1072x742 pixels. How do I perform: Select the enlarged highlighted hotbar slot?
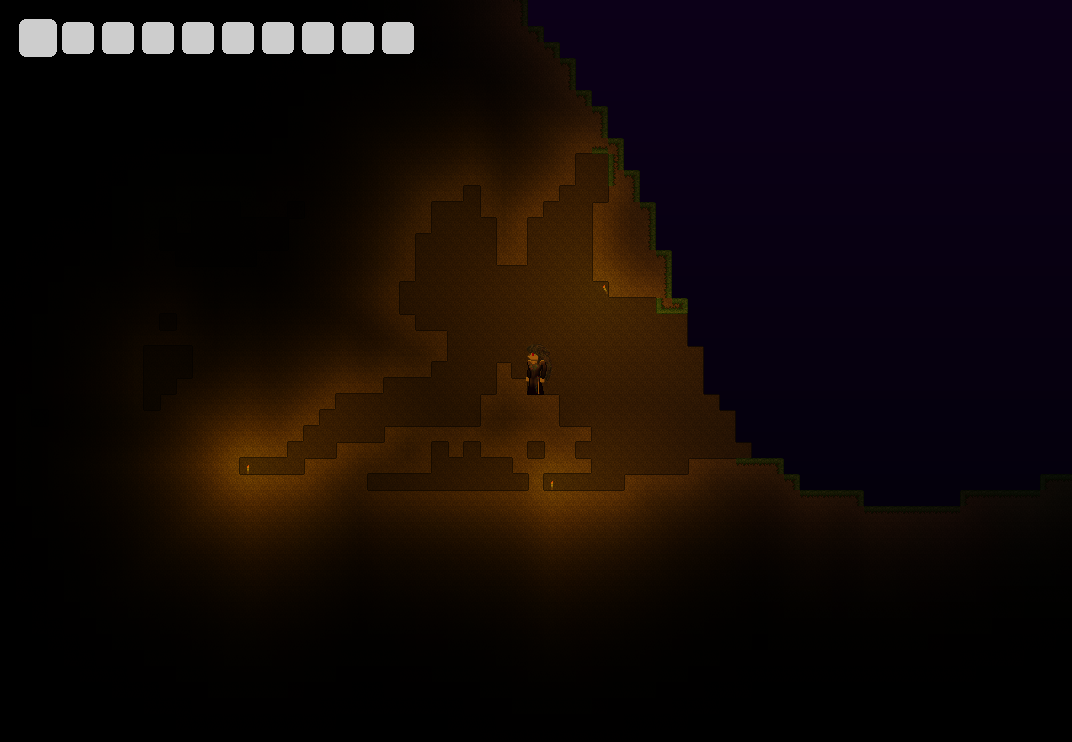(38, 38)
